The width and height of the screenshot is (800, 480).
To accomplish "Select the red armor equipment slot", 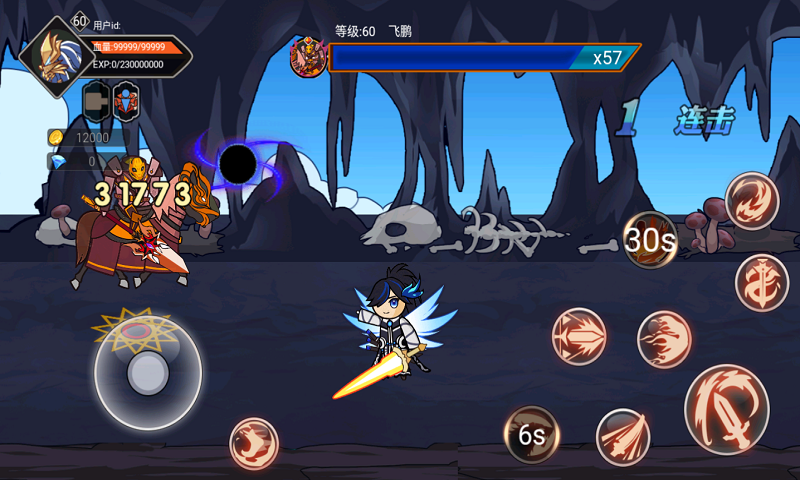I will pyautogui.click(x=126, y=101).
